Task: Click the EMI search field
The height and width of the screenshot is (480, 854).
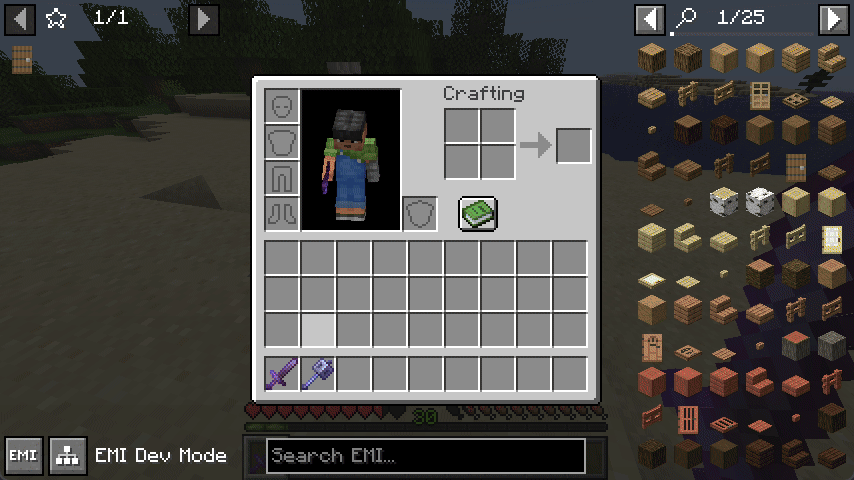Action: [x=425, y=456]
